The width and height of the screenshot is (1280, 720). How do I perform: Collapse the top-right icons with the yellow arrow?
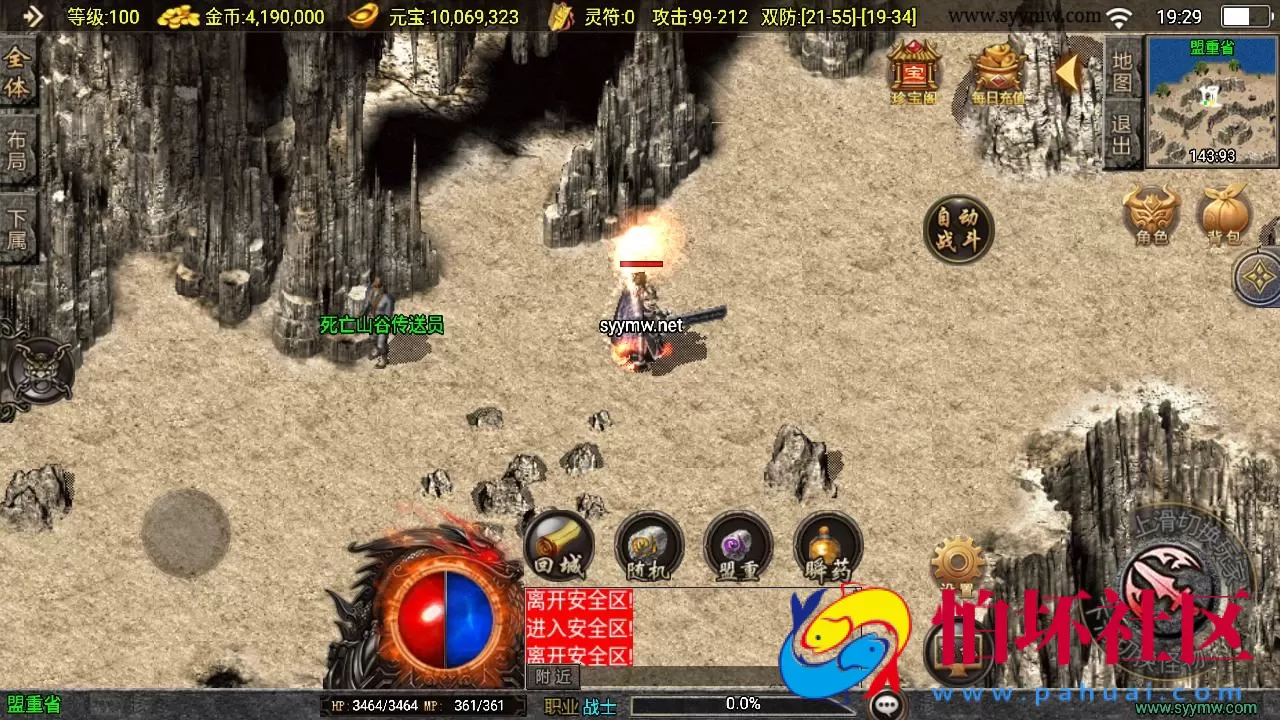tap(1070, 70)
